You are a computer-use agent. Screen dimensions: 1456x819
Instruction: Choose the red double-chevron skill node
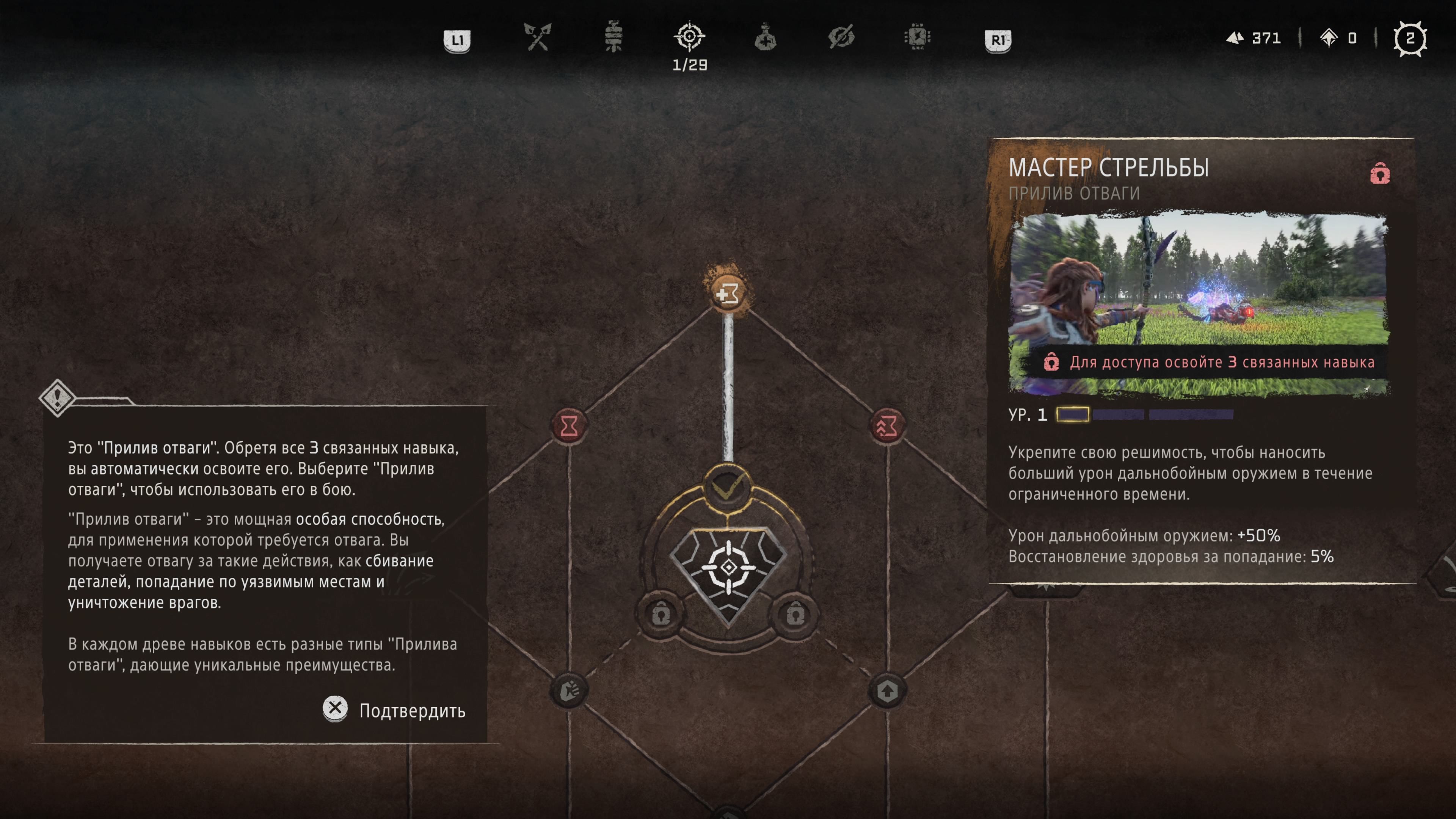887,425
